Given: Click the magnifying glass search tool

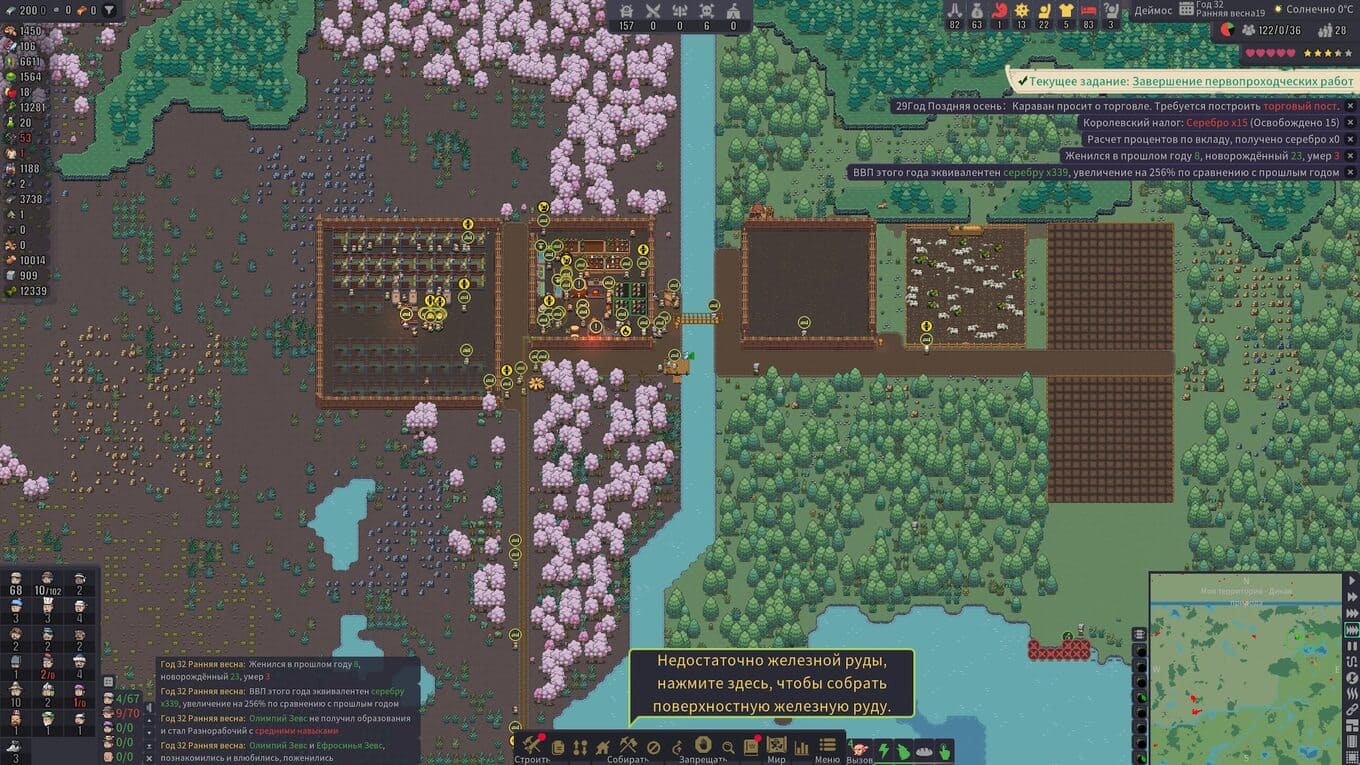Looking at the screenshot, I should pyautogui.click(x=728, y=747).
